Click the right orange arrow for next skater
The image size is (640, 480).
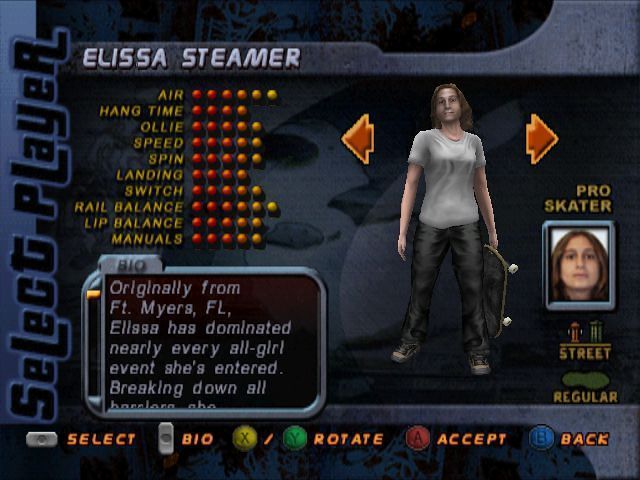tap(541, 138)
